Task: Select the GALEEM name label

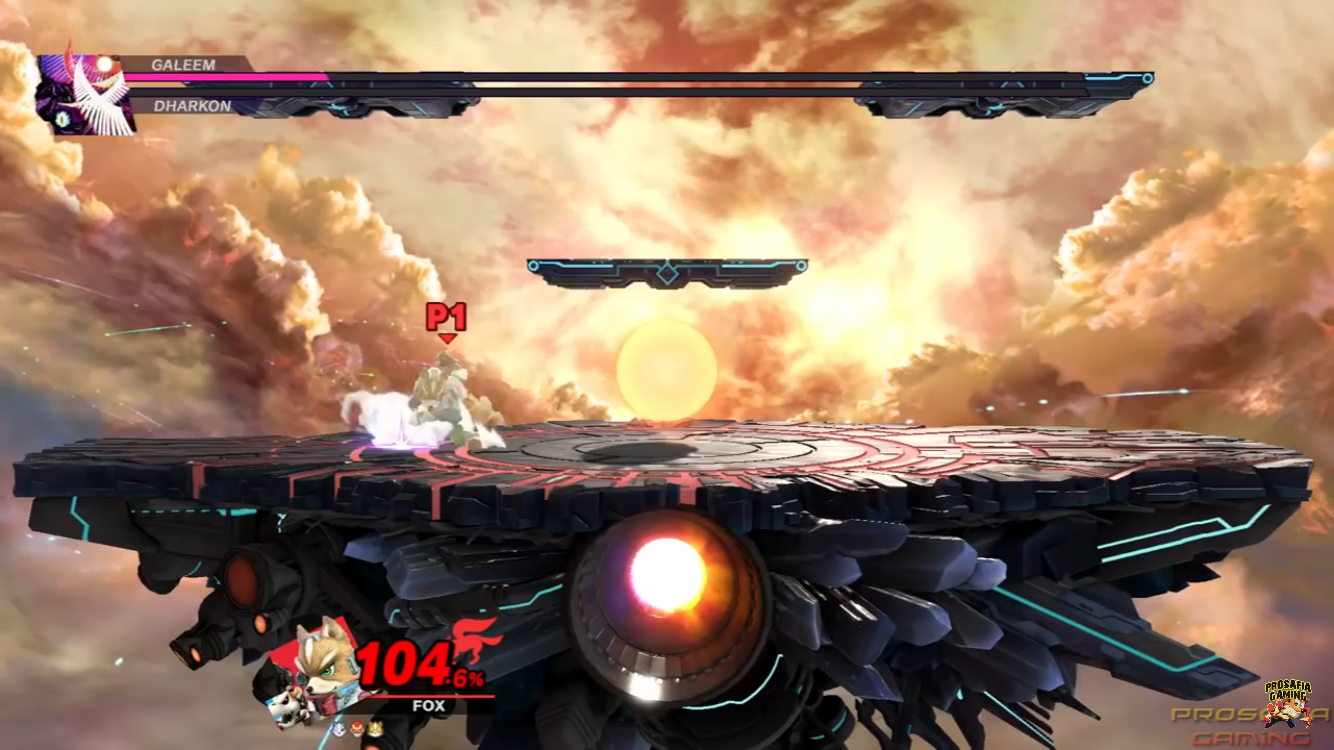Action: click(x=183, y=64)
